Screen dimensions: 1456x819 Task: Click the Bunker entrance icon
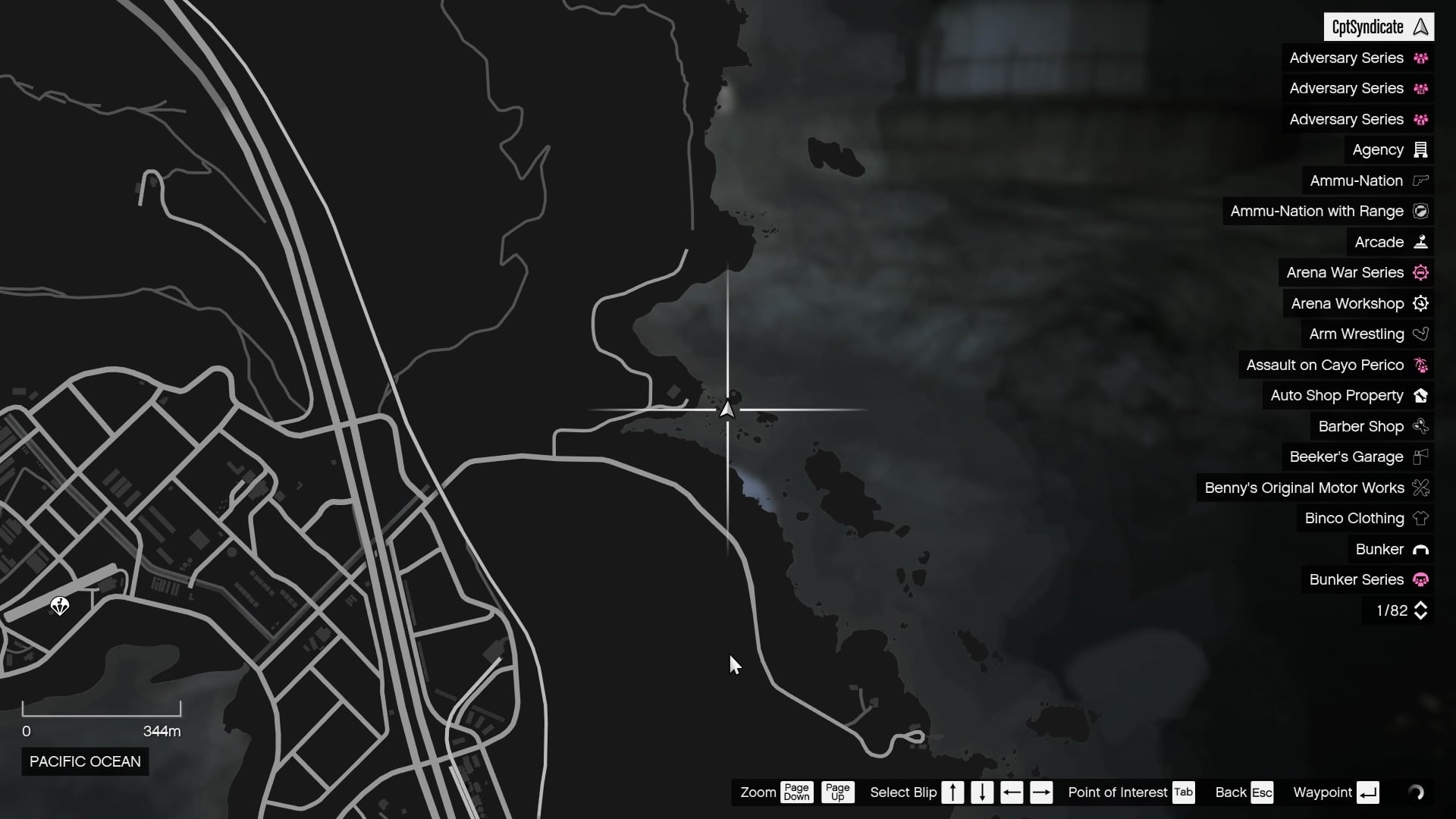click(x=1421, y=549)
